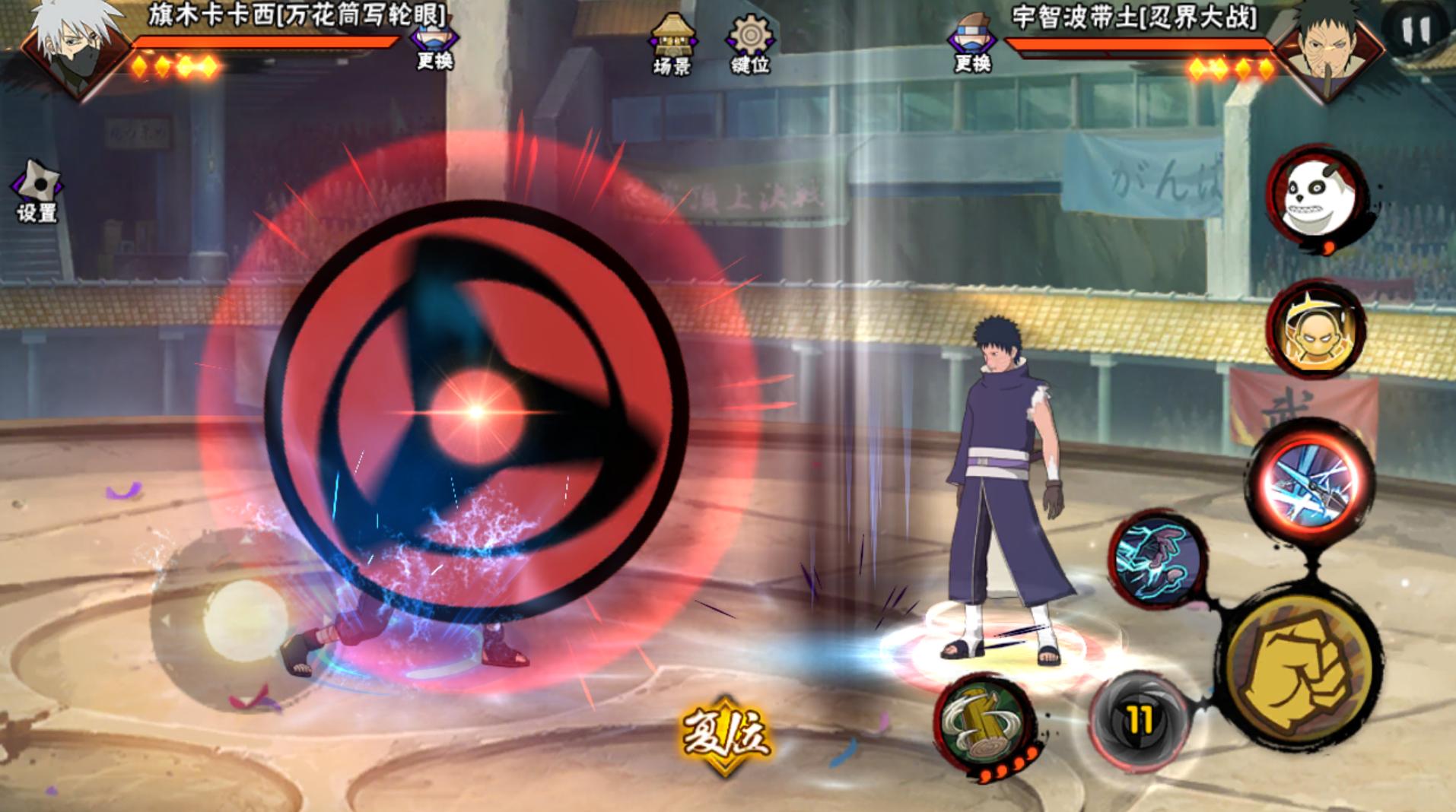Open the 键位 key layout settings
Viewport: 1456px width, 812px height.
(x=750, y=44)
